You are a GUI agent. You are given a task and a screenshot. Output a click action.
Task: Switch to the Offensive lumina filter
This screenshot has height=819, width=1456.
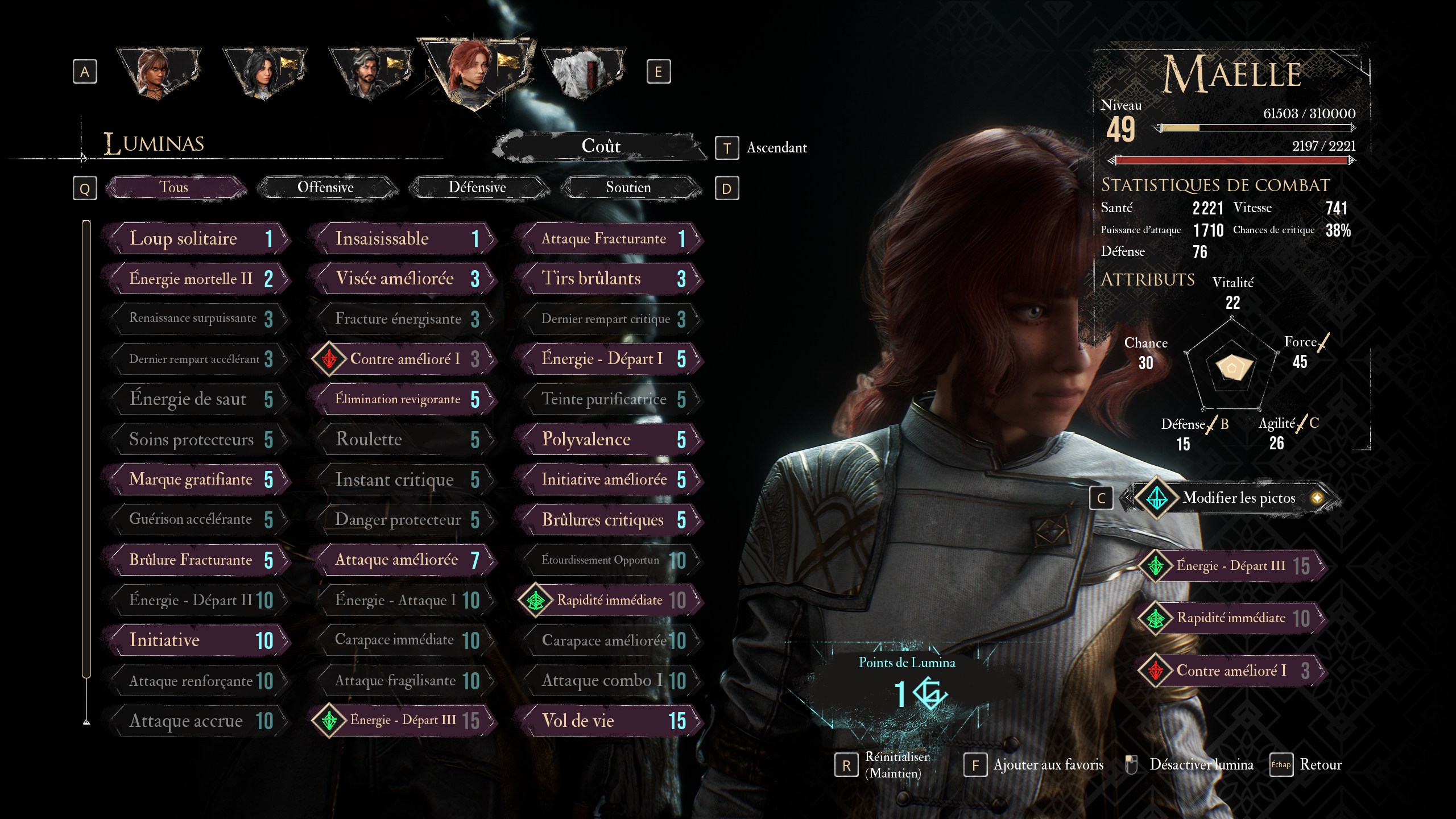point(326,188)
